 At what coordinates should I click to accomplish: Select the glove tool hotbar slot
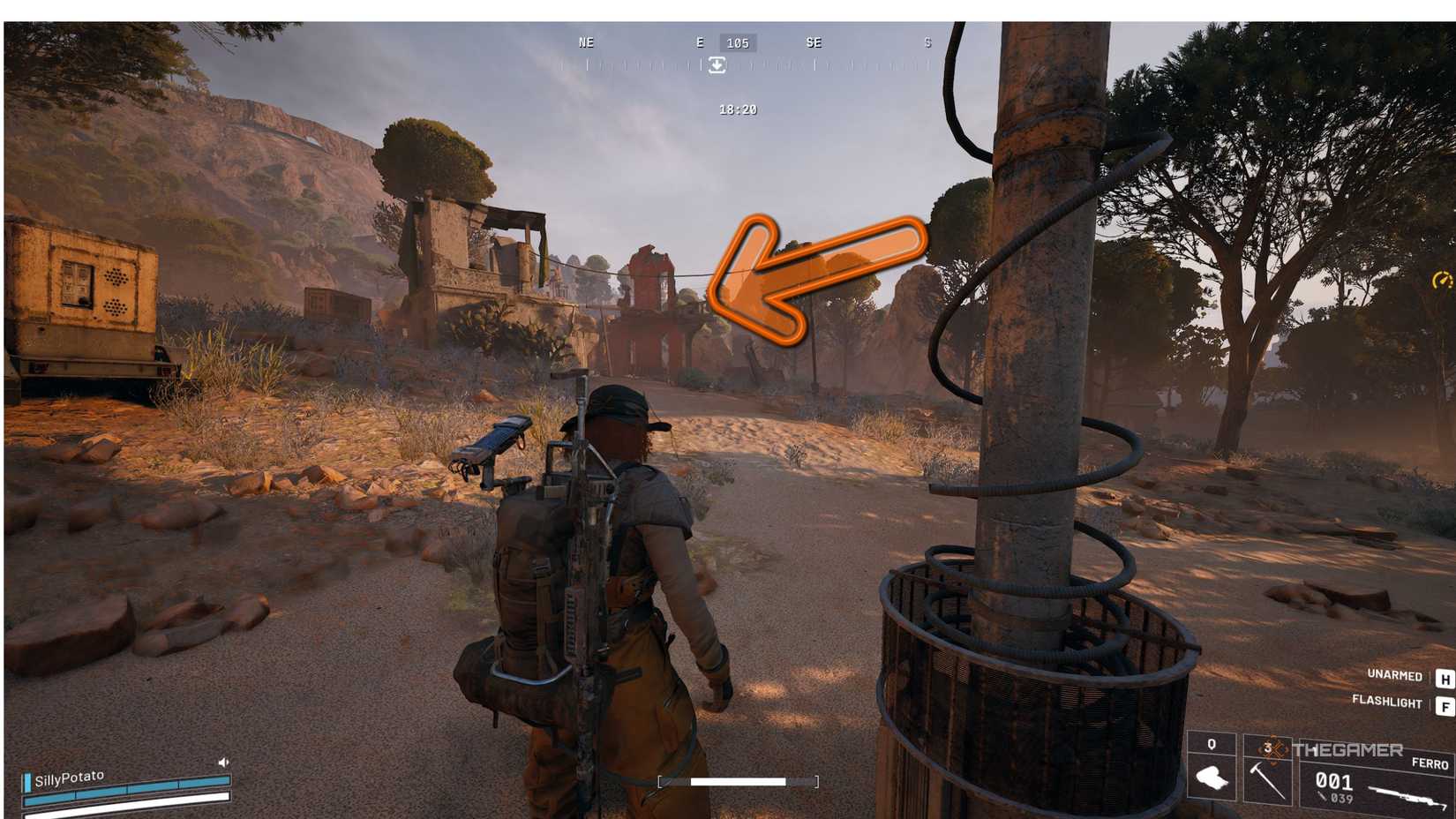(1211, 776)
